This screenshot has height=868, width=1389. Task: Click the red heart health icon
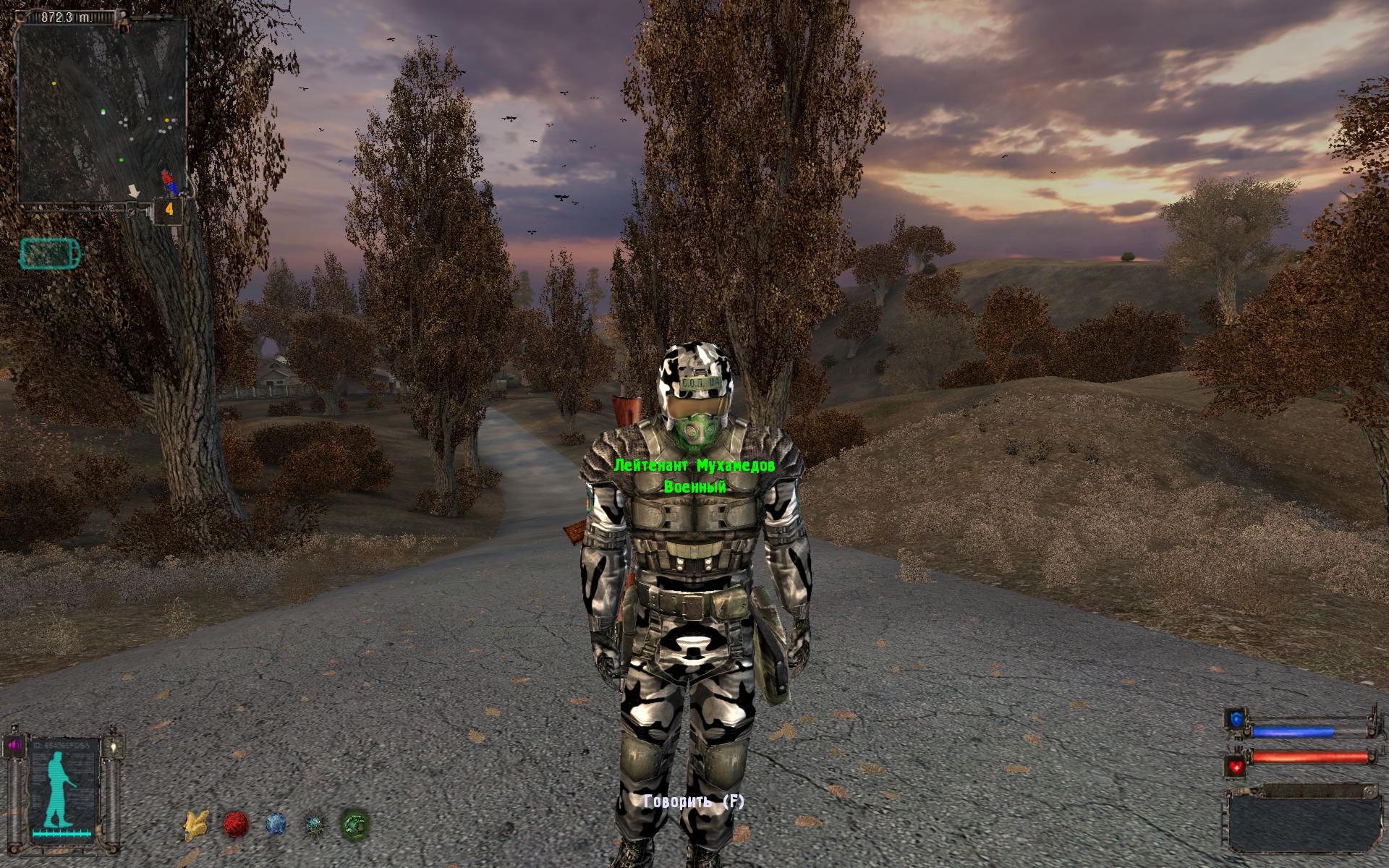pos(1235,767)
